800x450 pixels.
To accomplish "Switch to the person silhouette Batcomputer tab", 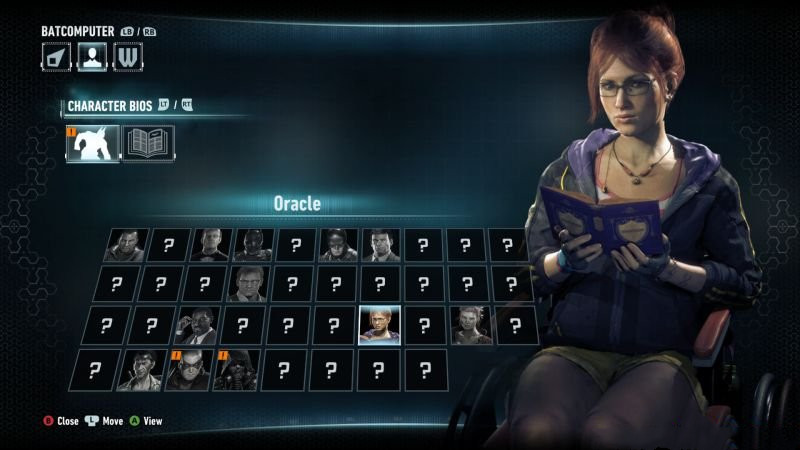I will (x=92, y=57).
